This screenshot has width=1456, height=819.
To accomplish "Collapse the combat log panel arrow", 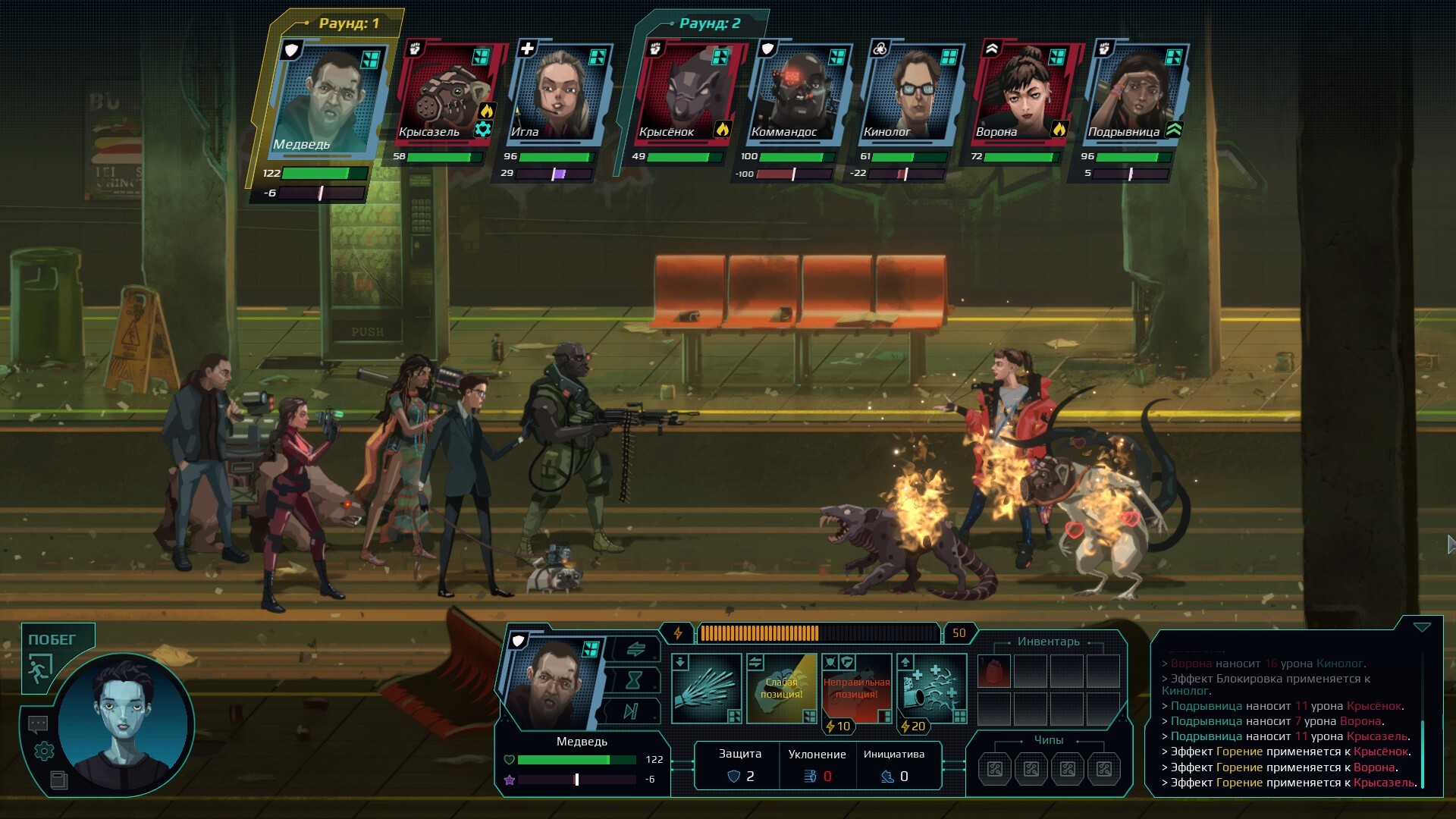I will point(1422,627).
